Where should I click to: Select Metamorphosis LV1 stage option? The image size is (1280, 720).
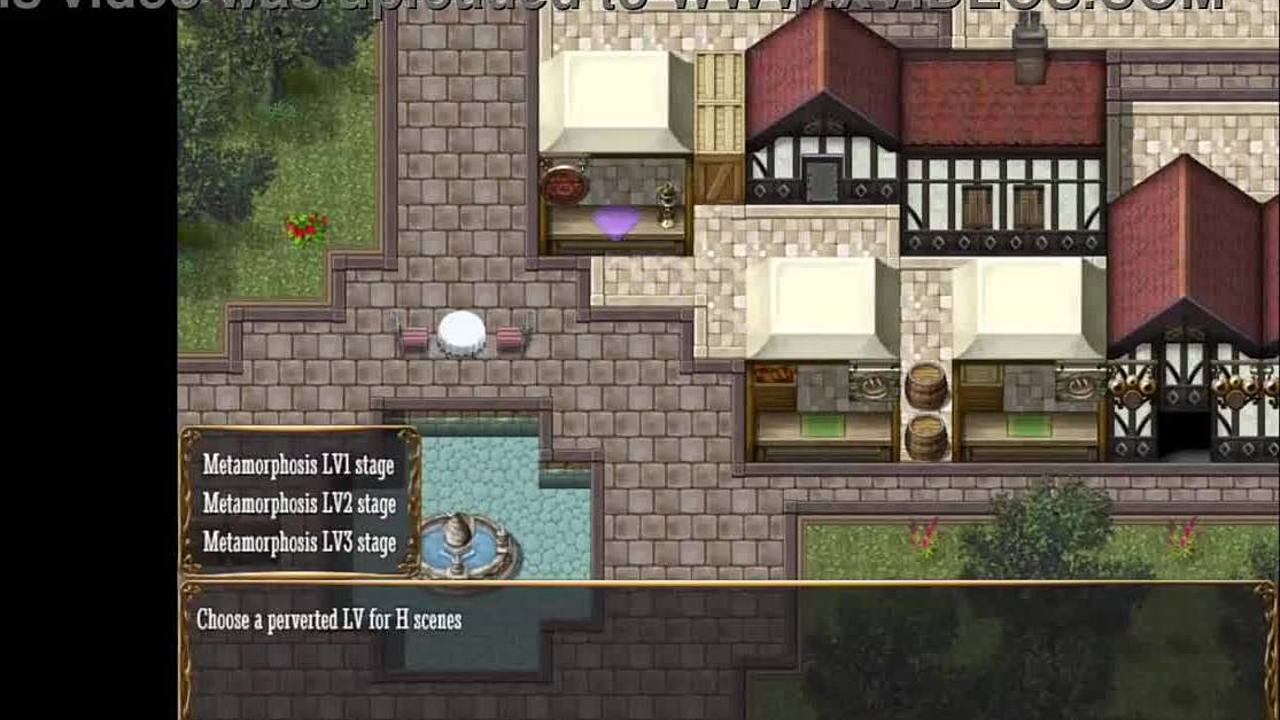coord(298,465)
